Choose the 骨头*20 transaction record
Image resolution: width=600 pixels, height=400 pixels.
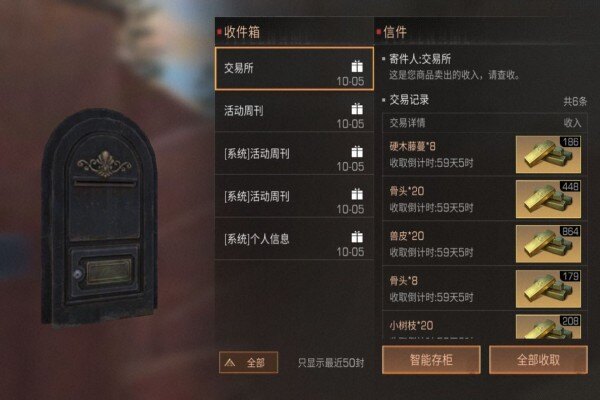click(450, 198)
